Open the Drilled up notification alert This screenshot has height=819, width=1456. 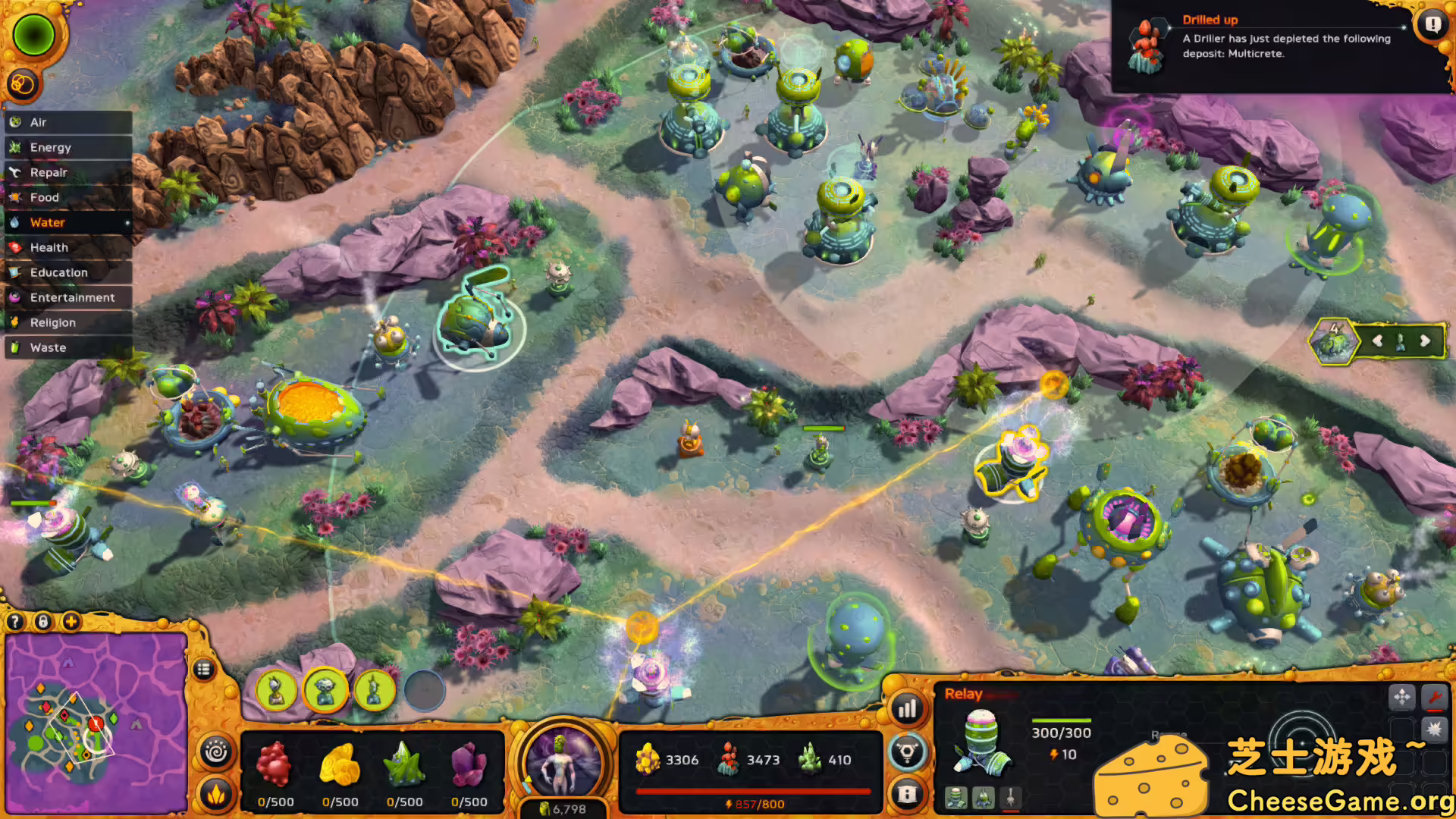(1432, 24)
